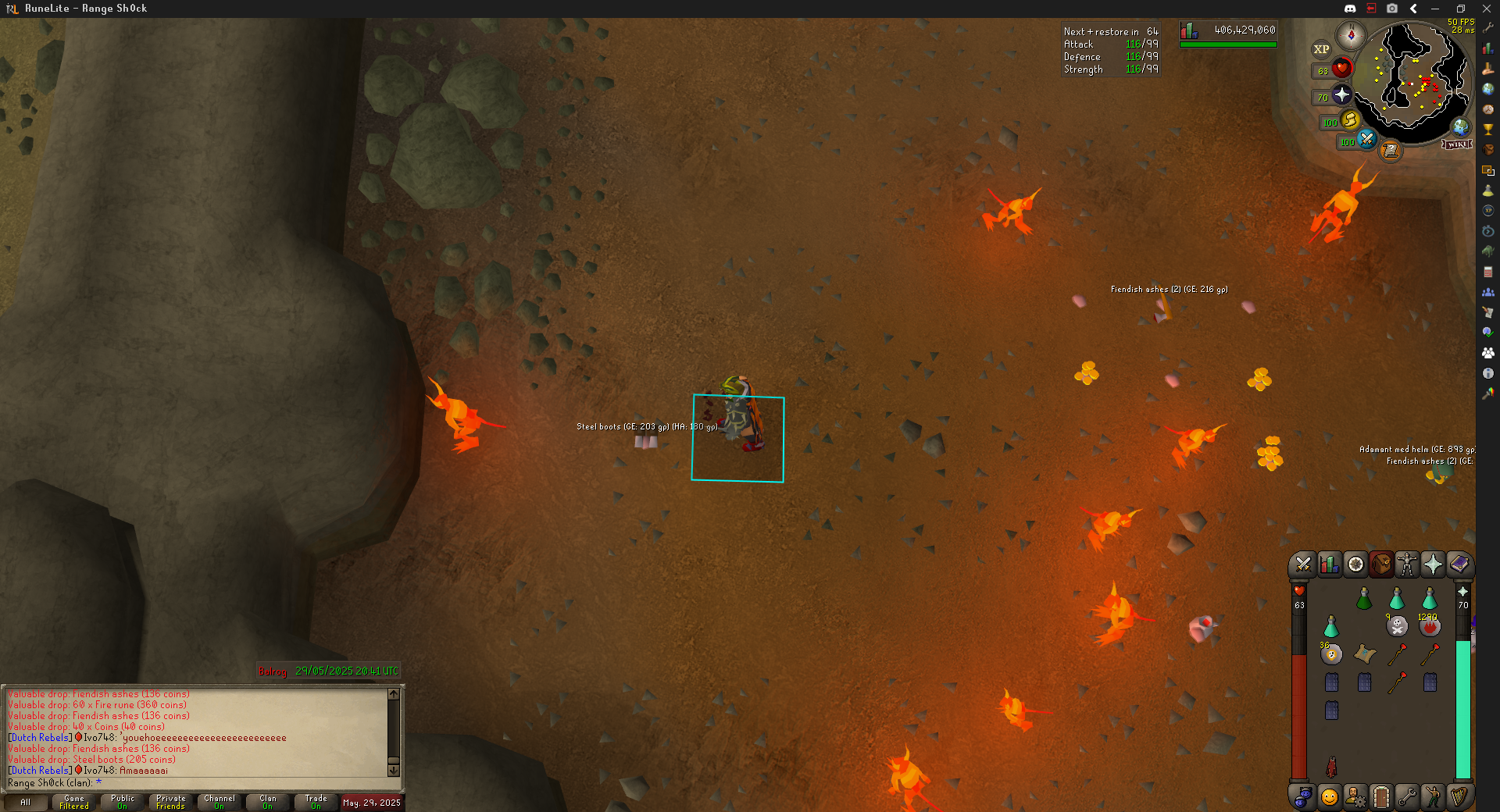1500x812 pixels.
Task: Open the Worn Equipment tab
Action: [1407, 564]
